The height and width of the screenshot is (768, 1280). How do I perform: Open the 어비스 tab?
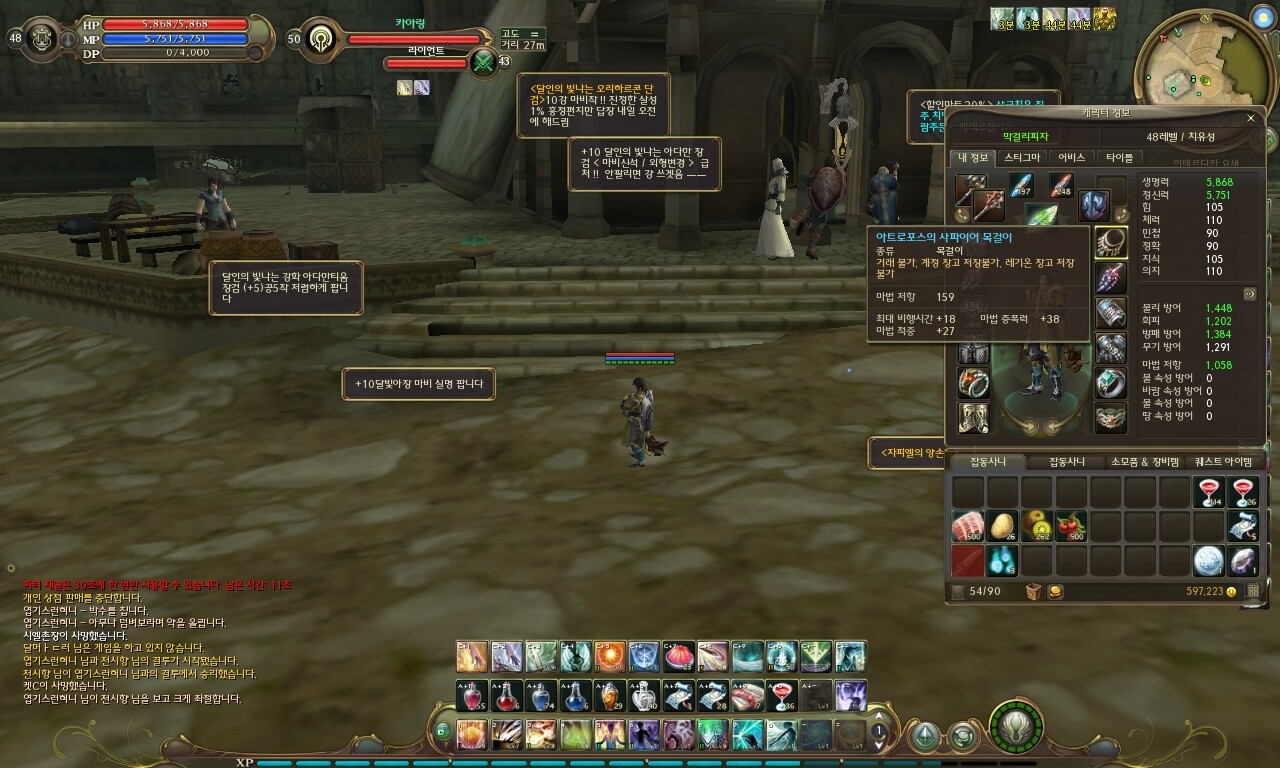1071,157
